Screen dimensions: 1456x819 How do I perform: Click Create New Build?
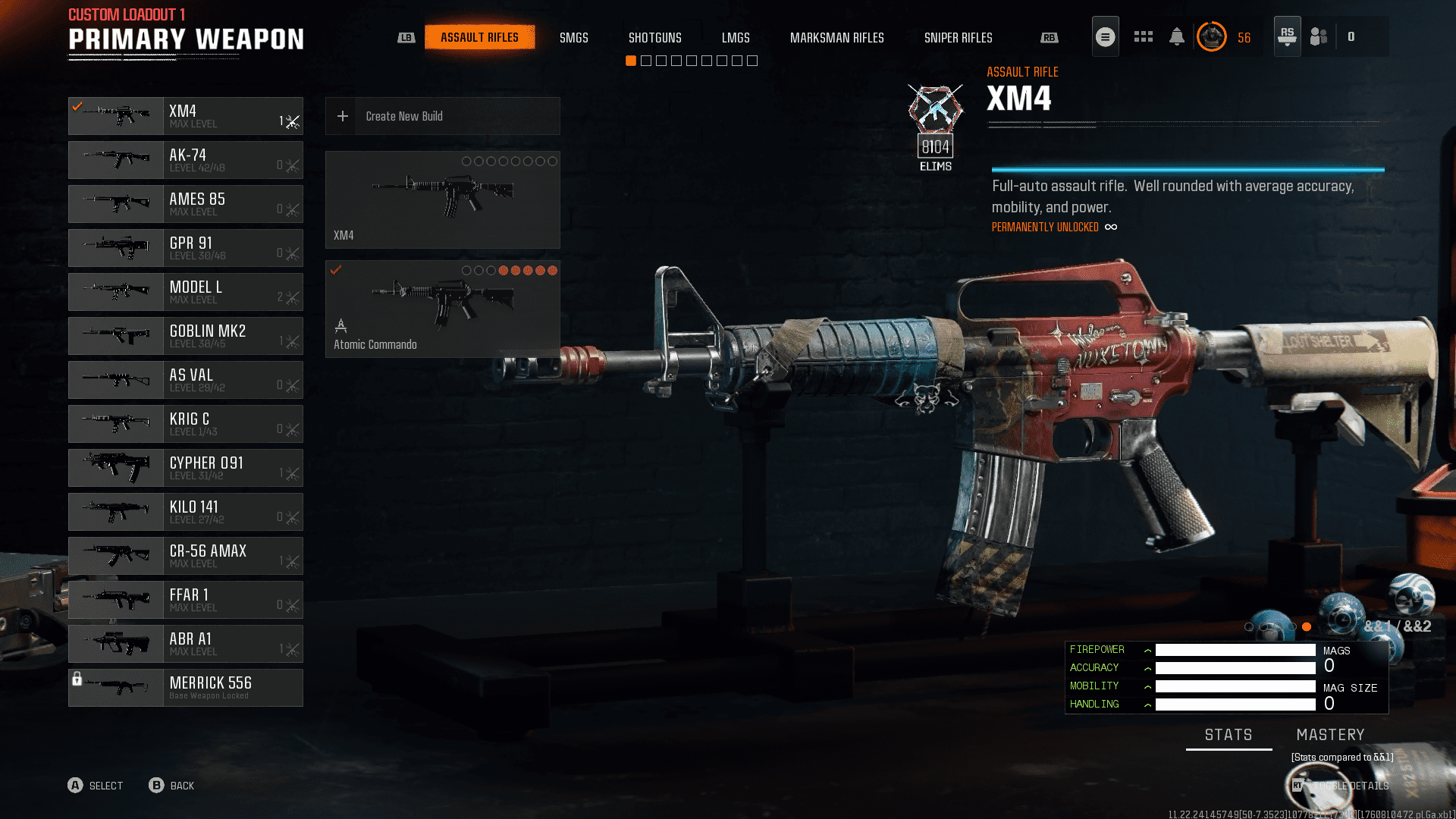tap(442, 116)
